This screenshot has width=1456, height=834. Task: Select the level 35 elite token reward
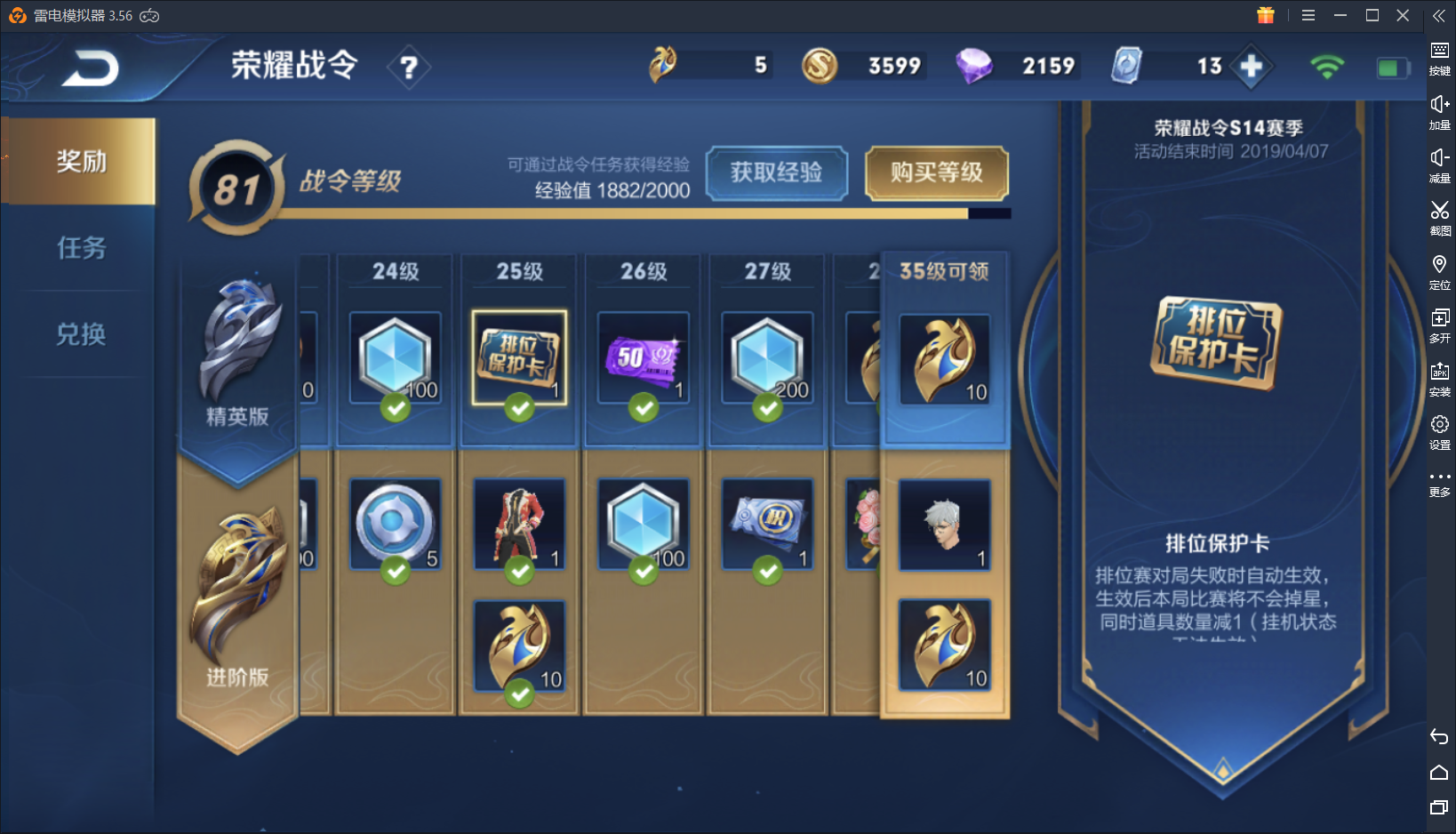point(944,359)
